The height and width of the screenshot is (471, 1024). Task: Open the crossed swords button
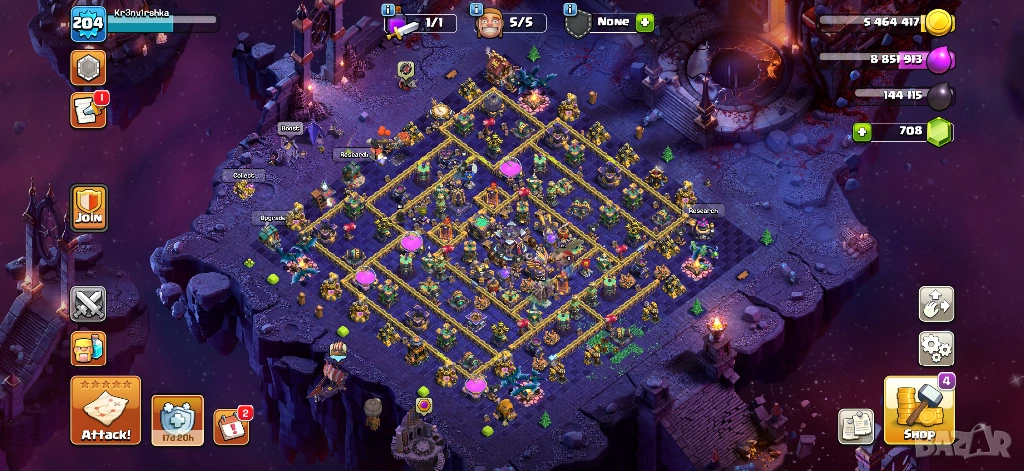88,304
